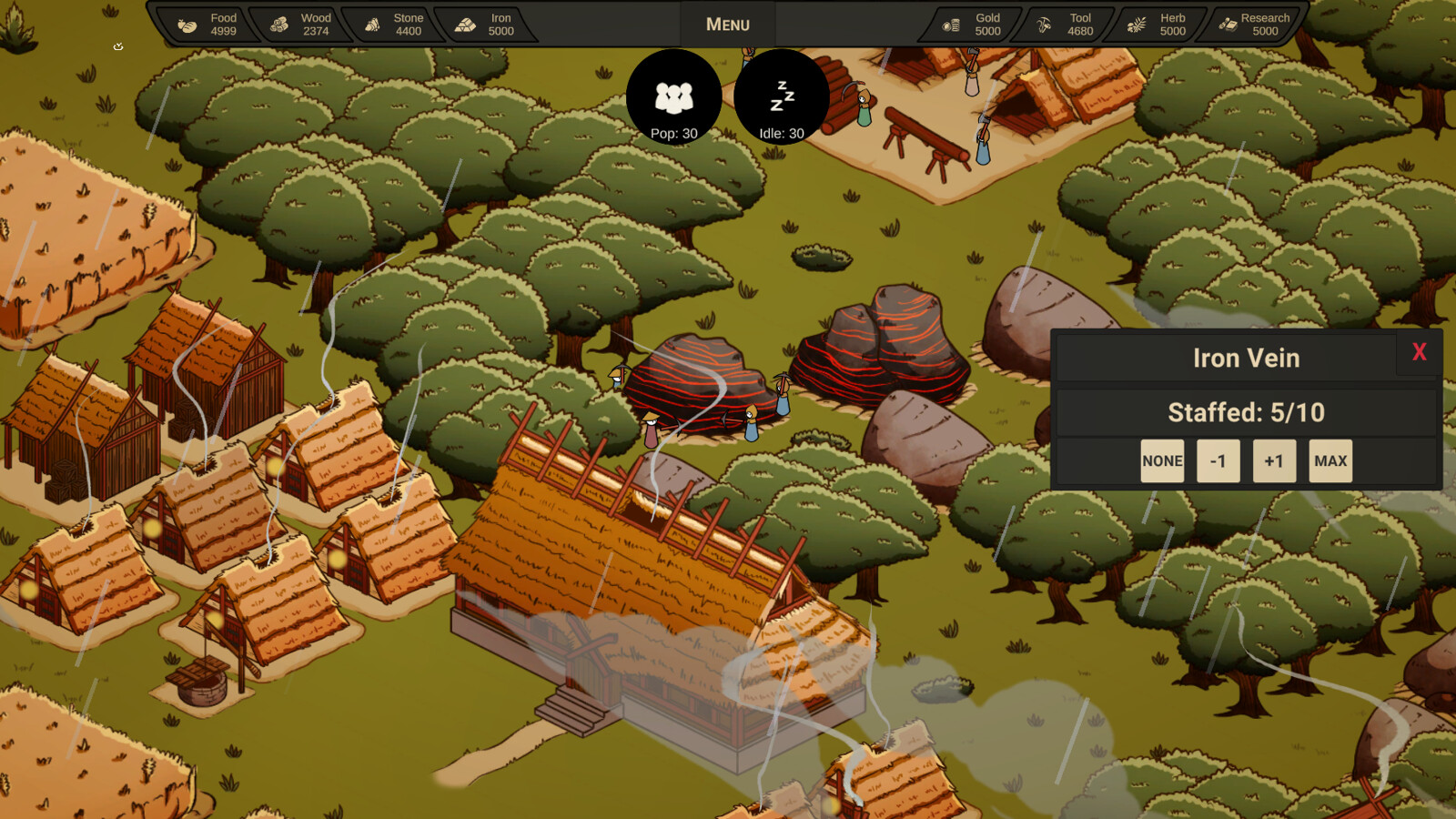Select the Gold coins icon
Image resolution: width=1456 pixels, height=819 pixels.
coord(954,24)
